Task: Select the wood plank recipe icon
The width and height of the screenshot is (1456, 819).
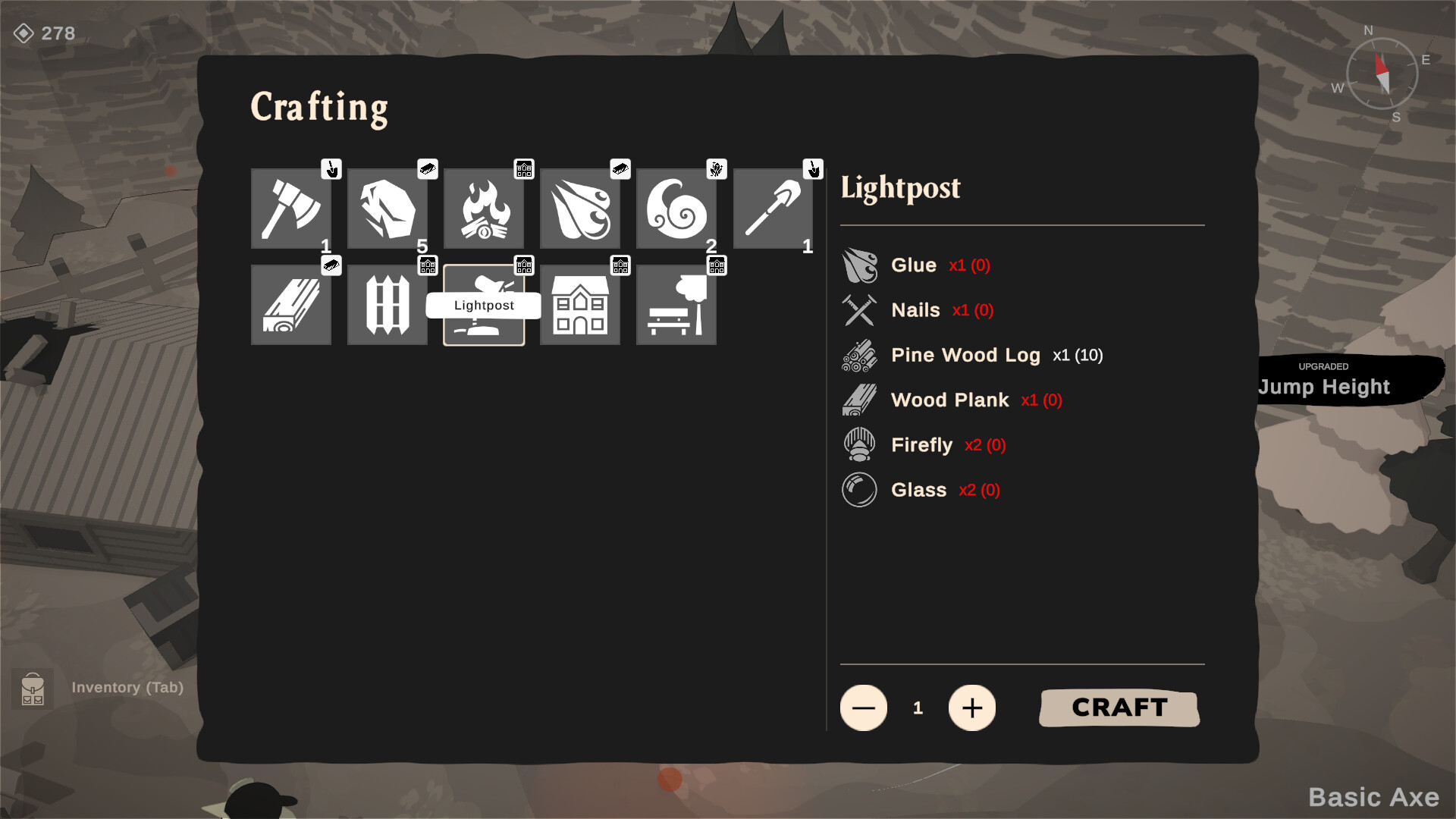Action: coord(291,305)
